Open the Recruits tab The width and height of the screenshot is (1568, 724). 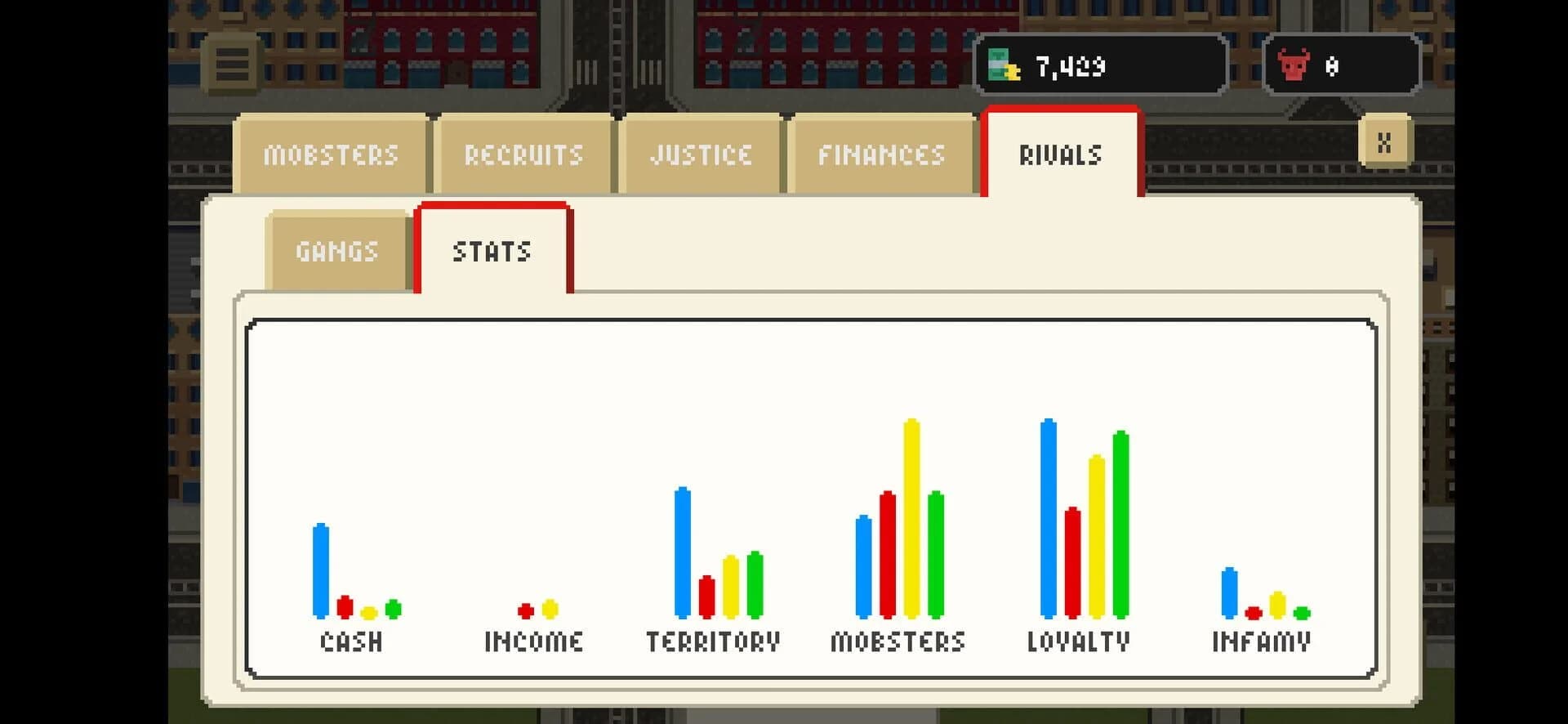pyautogui.click(x=523, y=154)
